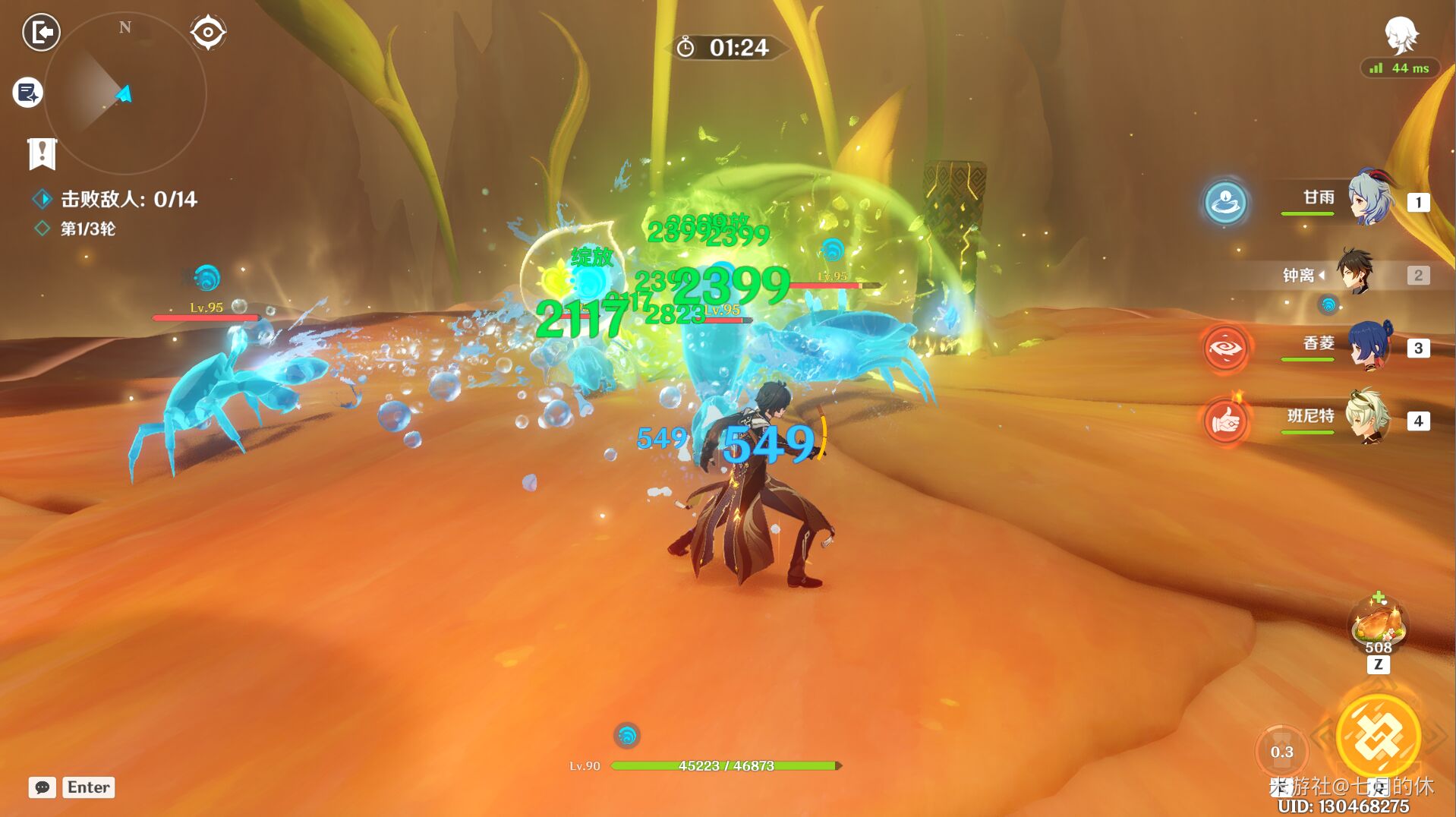The height and width of the screenshot is (817, 1456).
Task: Cast 班尼特's thumbs-up burst icon
Action: [1225, 420]
